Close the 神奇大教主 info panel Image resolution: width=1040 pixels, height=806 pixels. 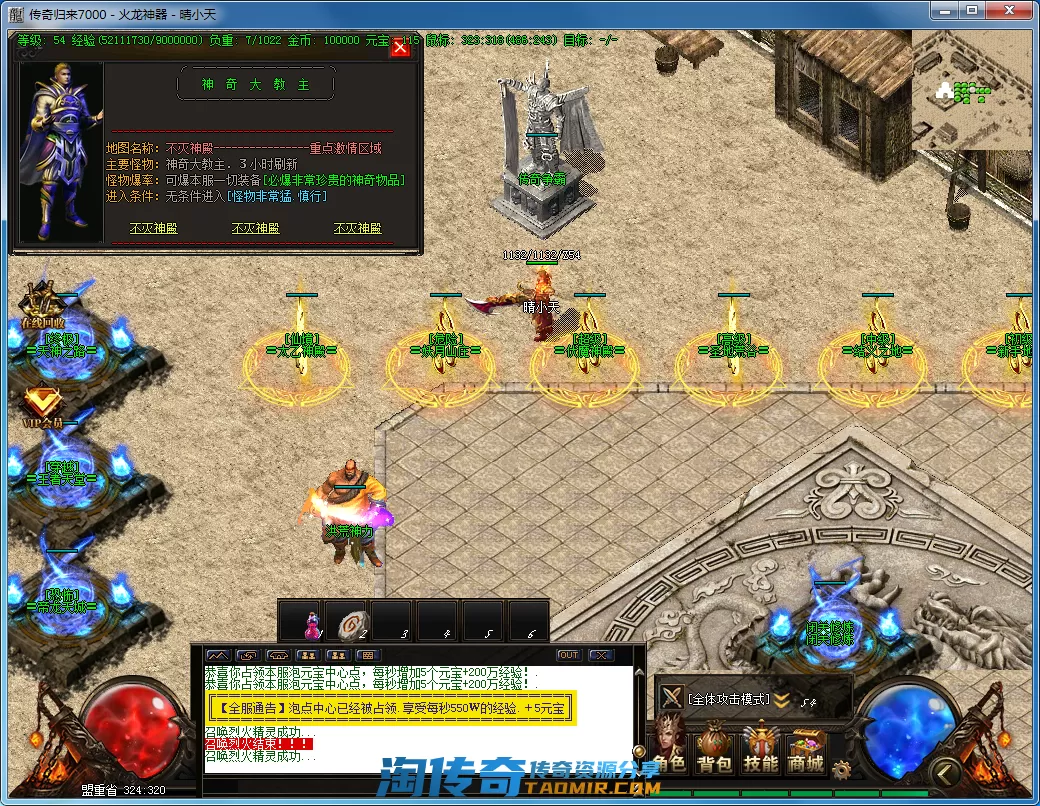[401, 47]
